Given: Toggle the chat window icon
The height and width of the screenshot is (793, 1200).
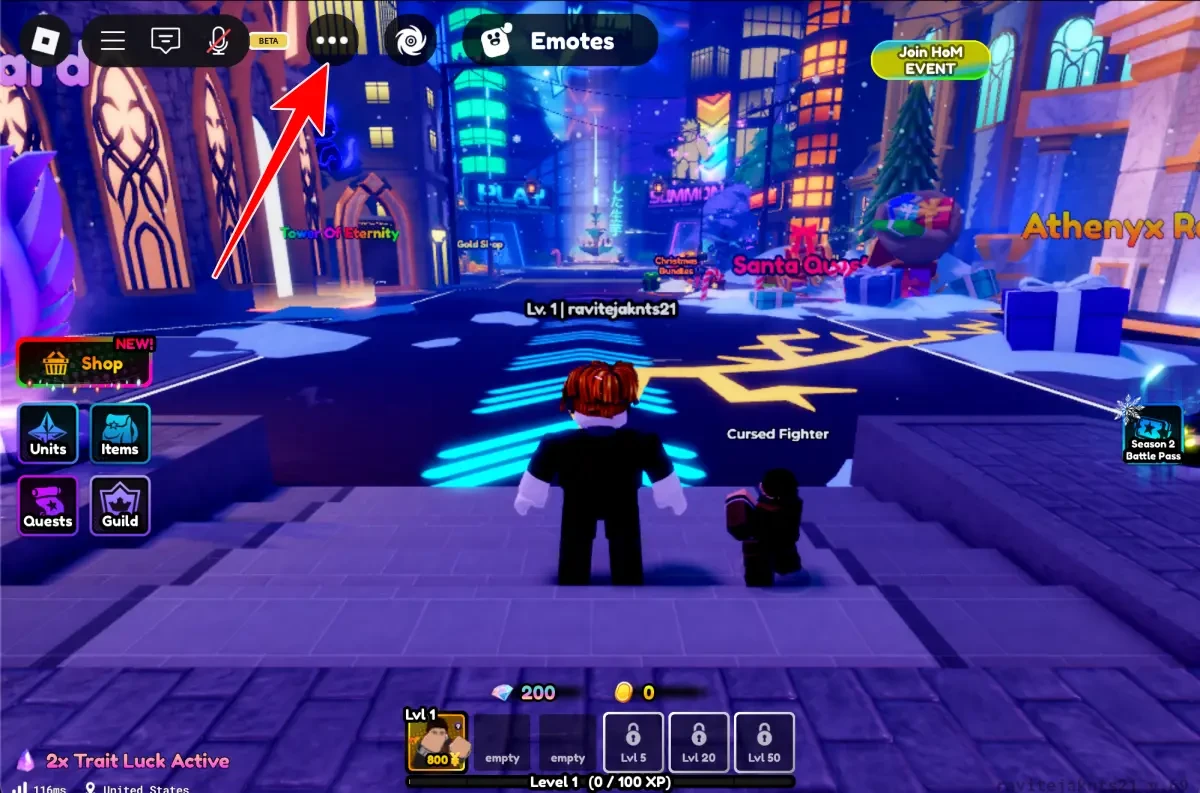Looking at the screenshot, I should point(165,41).
